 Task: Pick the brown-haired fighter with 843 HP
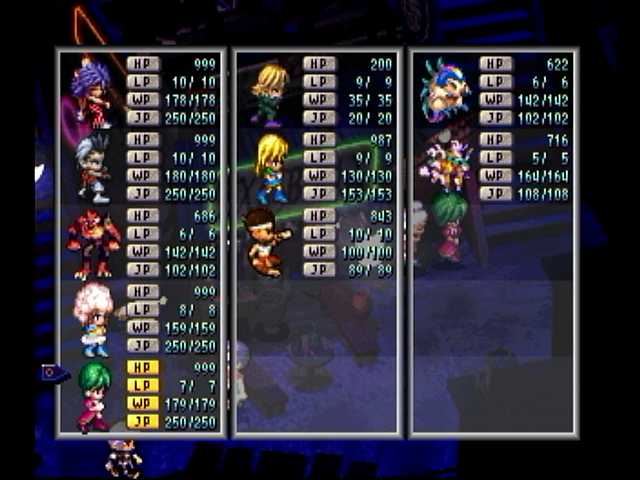click(264, 242)
